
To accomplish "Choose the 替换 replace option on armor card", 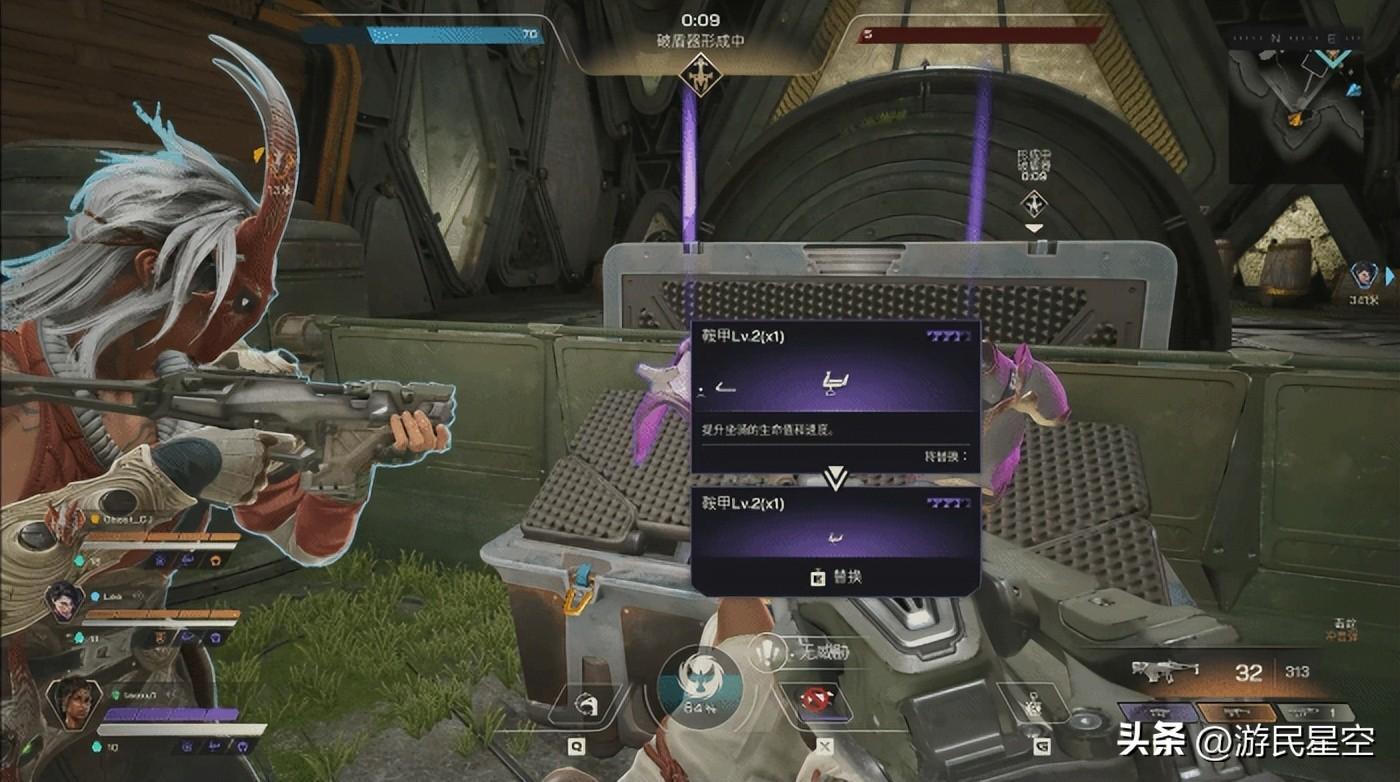I will 835,576.
